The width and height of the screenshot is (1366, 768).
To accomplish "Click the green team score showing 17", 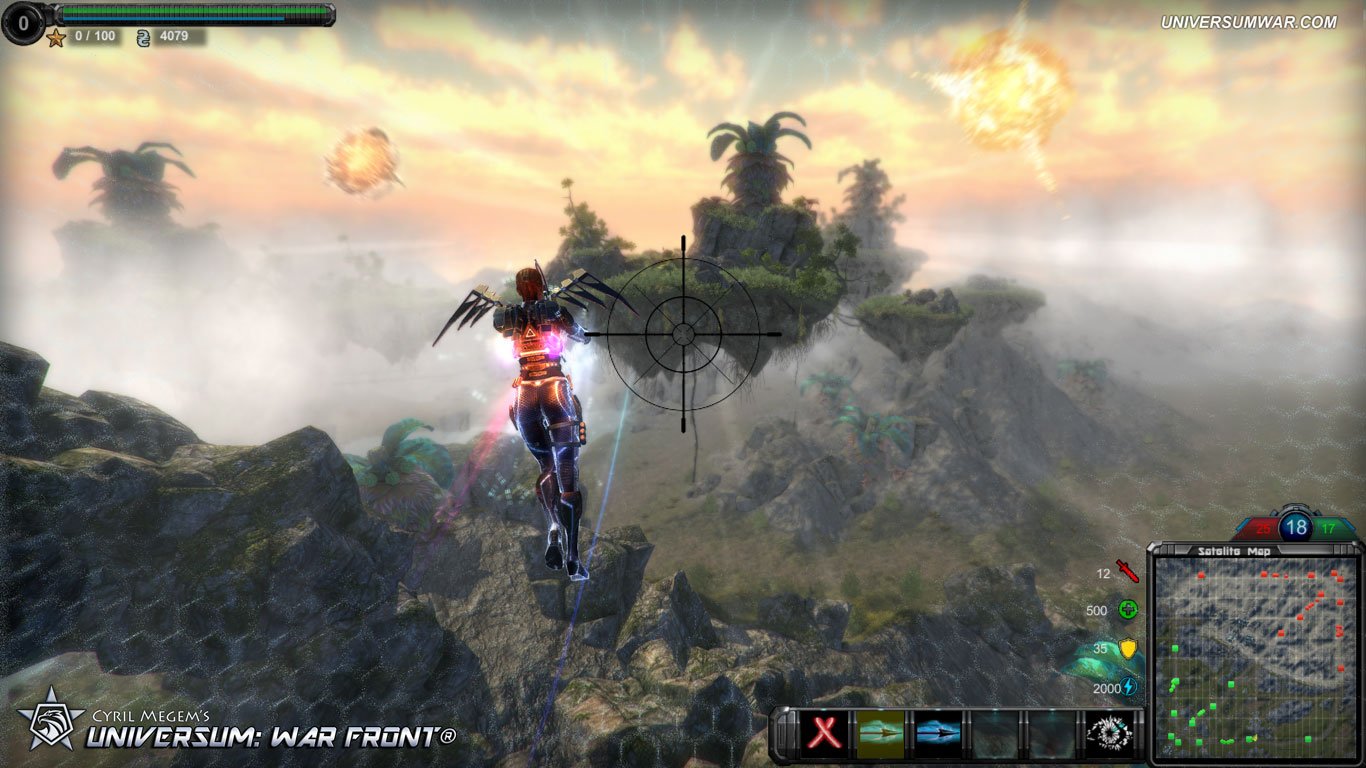I will (x=1327, y=528).
